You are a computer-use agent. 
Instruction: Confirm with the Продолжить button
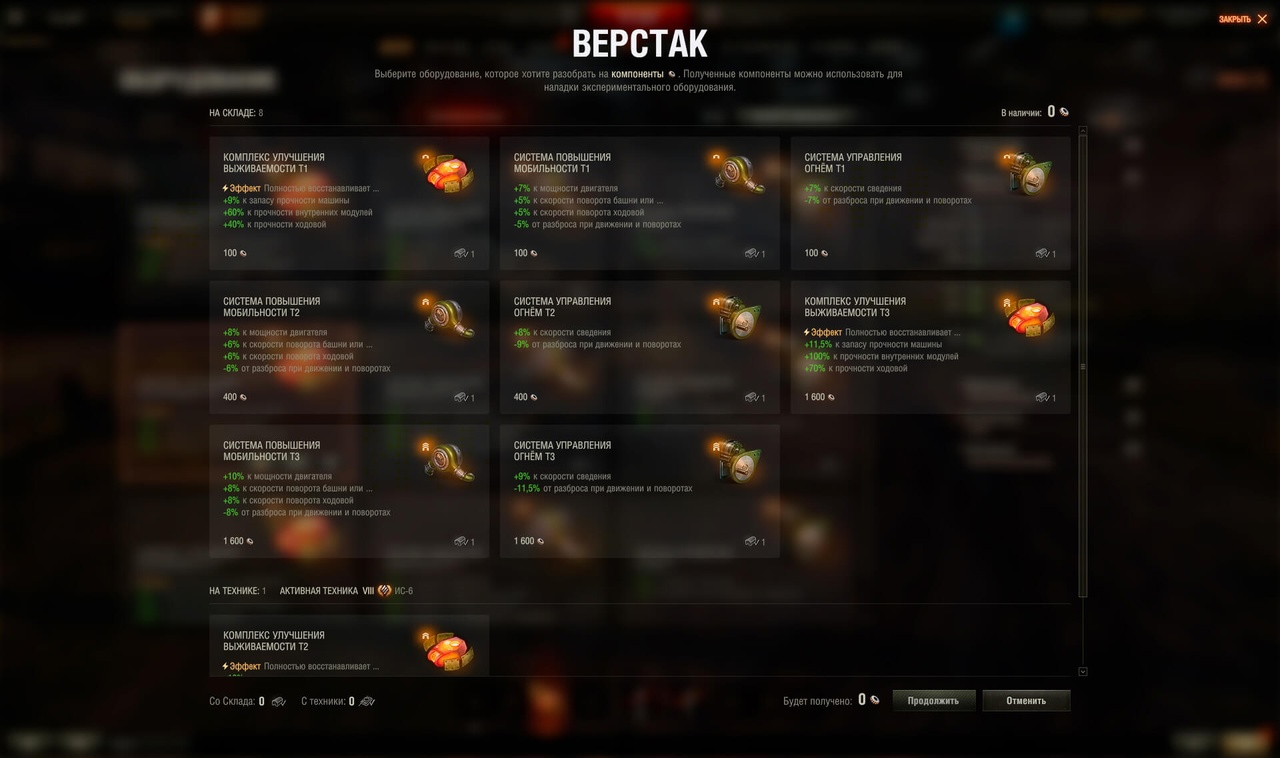(933, 701)
